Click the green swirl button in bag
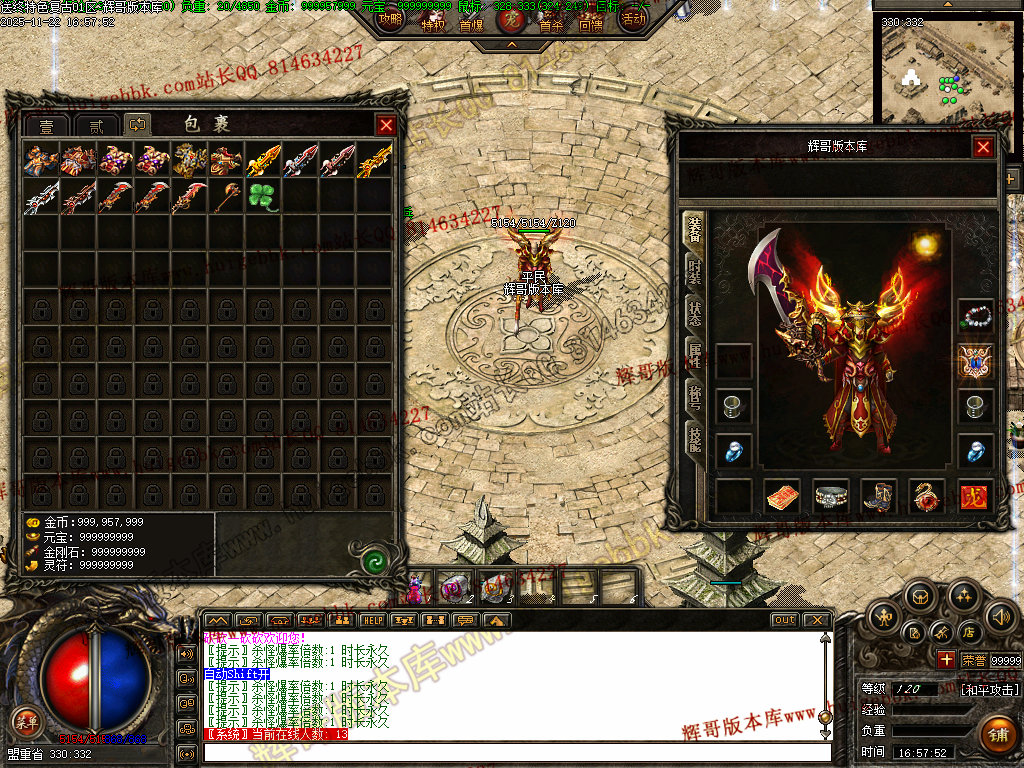Screen dimensions: 1024x768 tap(376, 561)
